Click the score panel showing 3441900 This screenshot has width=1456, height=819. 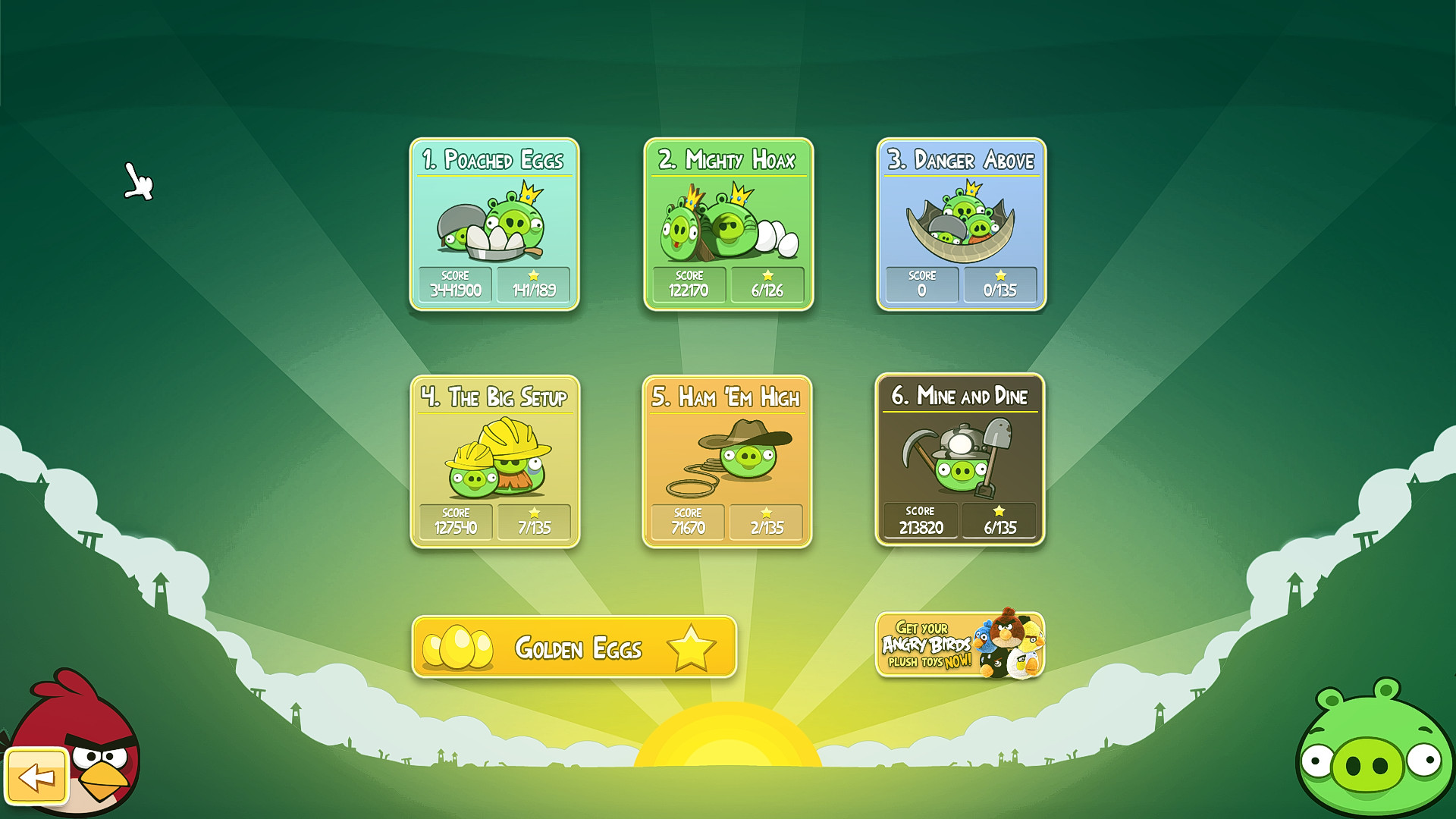pos(455,284)
